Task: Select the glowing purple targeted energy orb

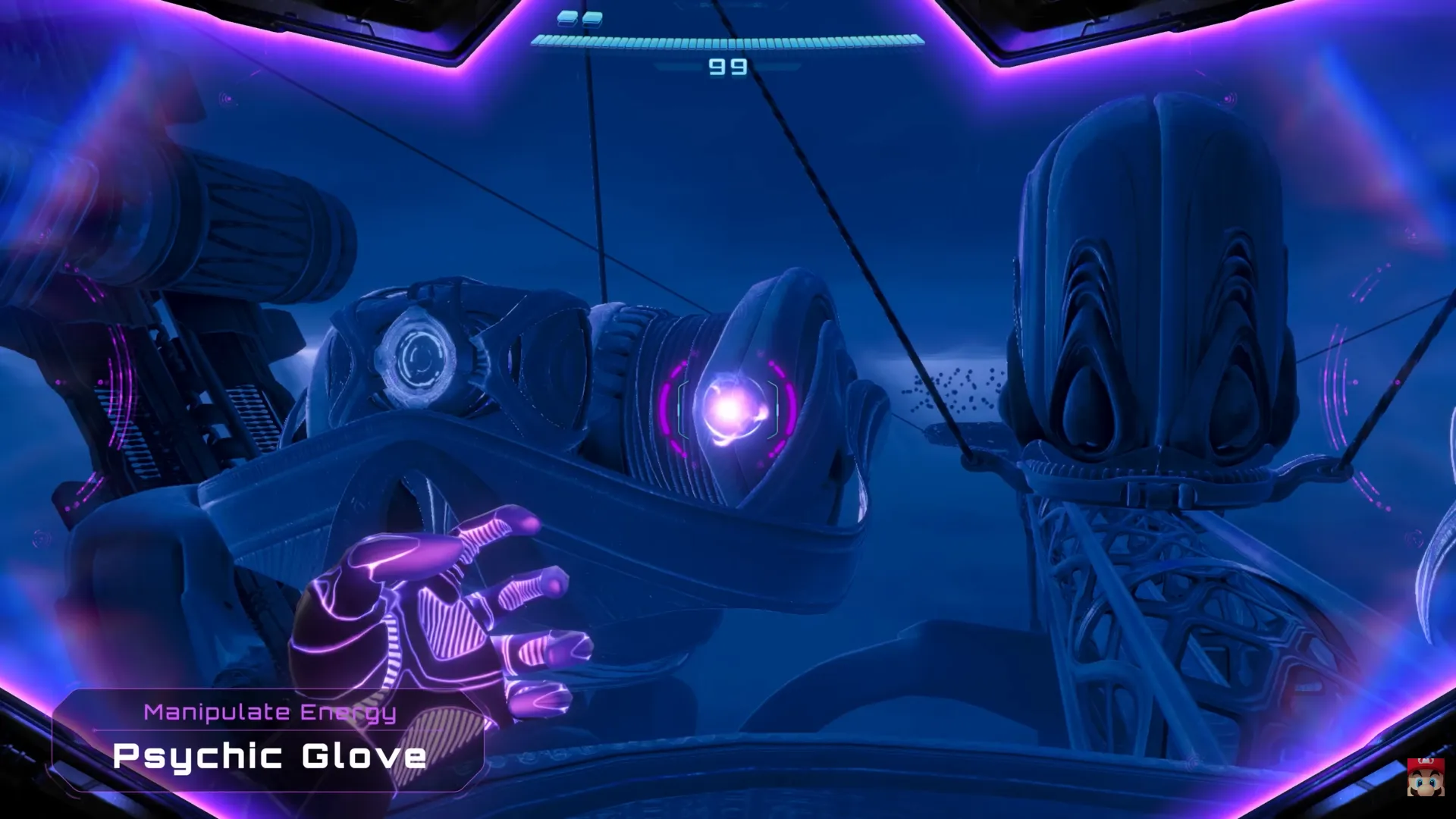Action: 728,409
